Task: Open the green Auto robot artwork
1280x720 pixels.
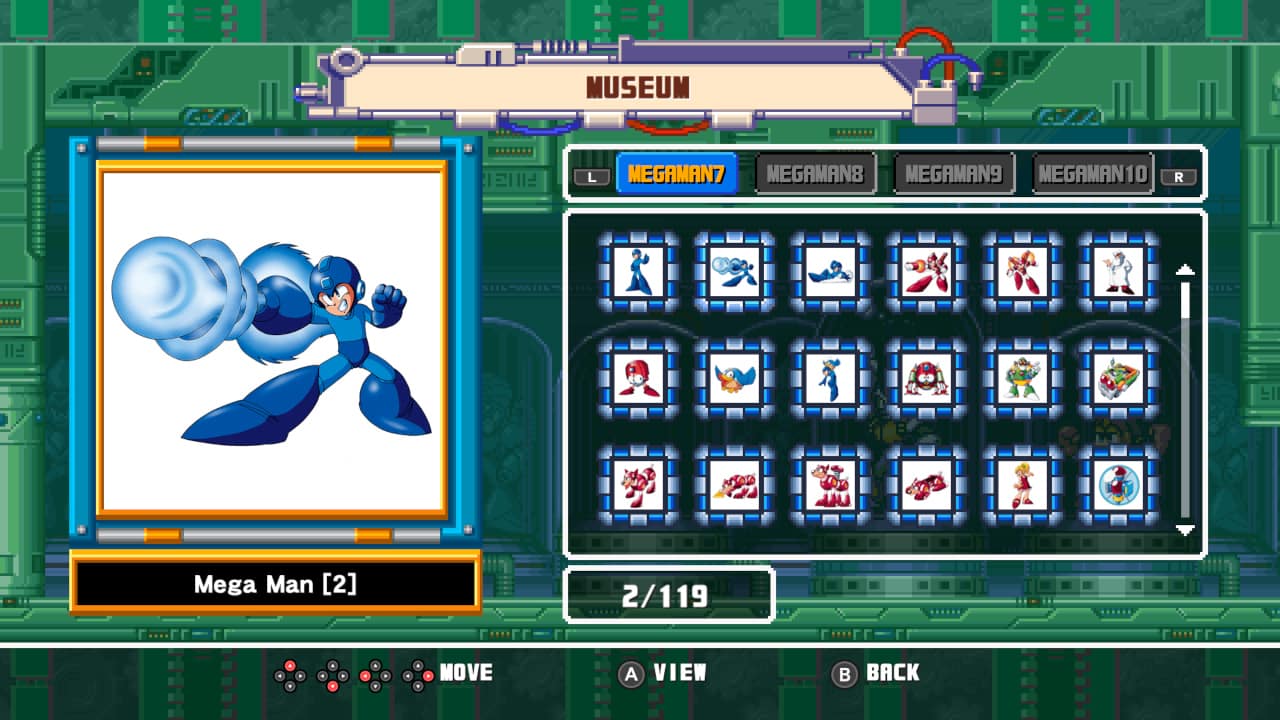Action: coord(1025,380)
